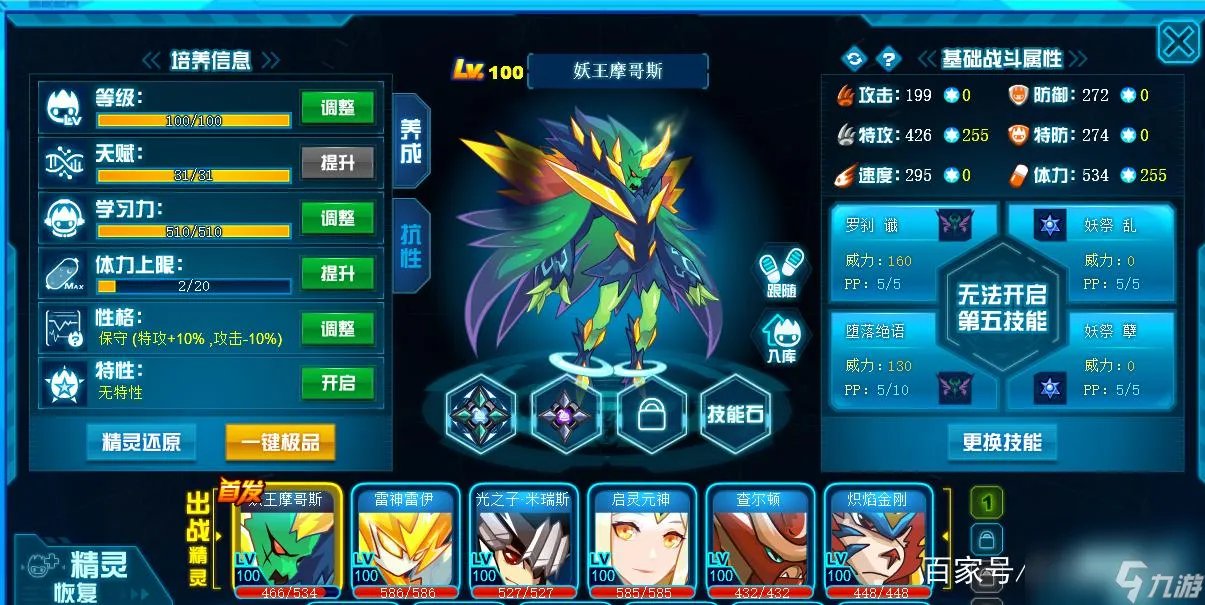Viewport: 1205px width, 605px height.
Task: Choose the orange 一键极品 button
Action: pyautogui.click(x=279, y=441)
